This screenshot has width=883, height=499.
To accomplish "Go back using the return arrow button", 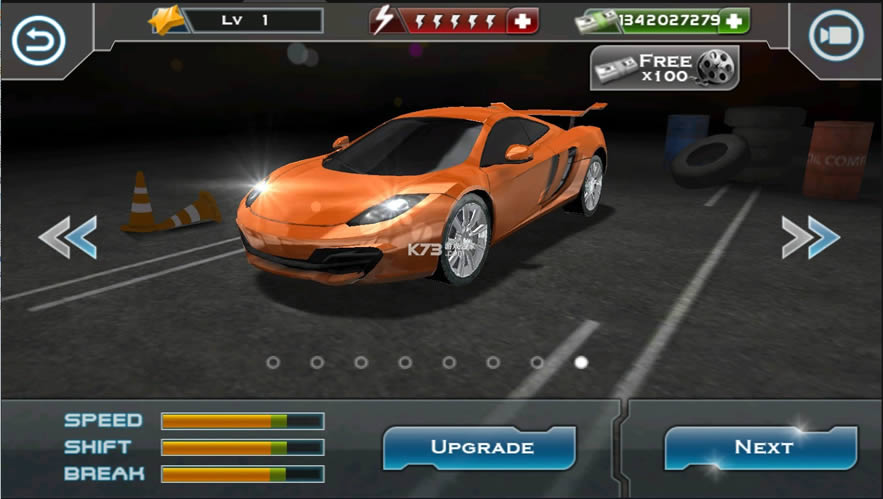I will 38,40.
